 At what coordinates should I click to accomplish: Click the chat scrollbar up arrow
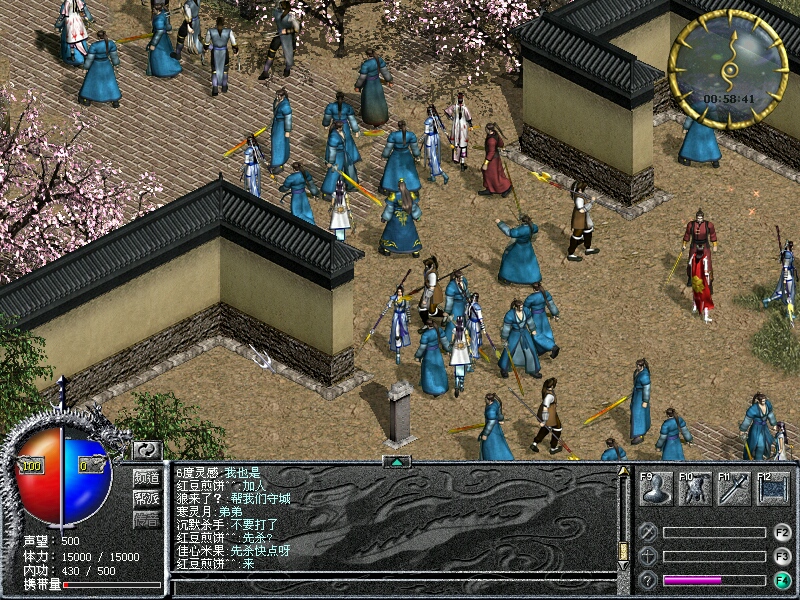624,471
